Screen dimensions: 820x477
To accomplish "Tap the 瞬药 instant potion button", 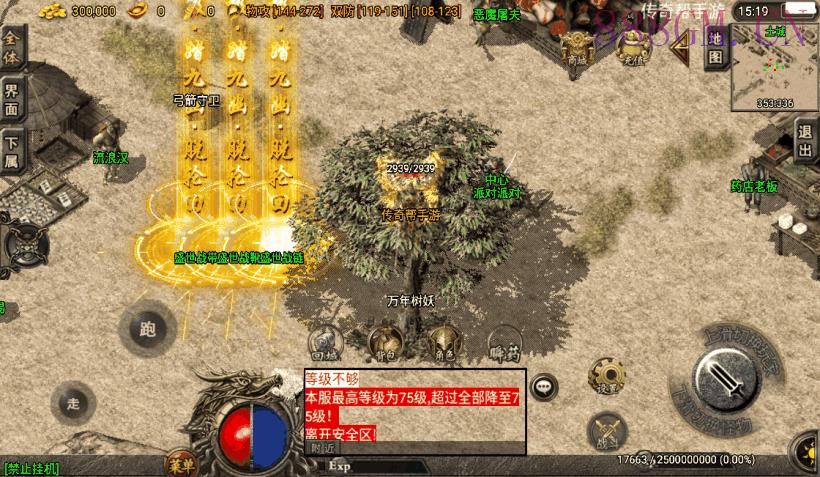I will [505, 342].
